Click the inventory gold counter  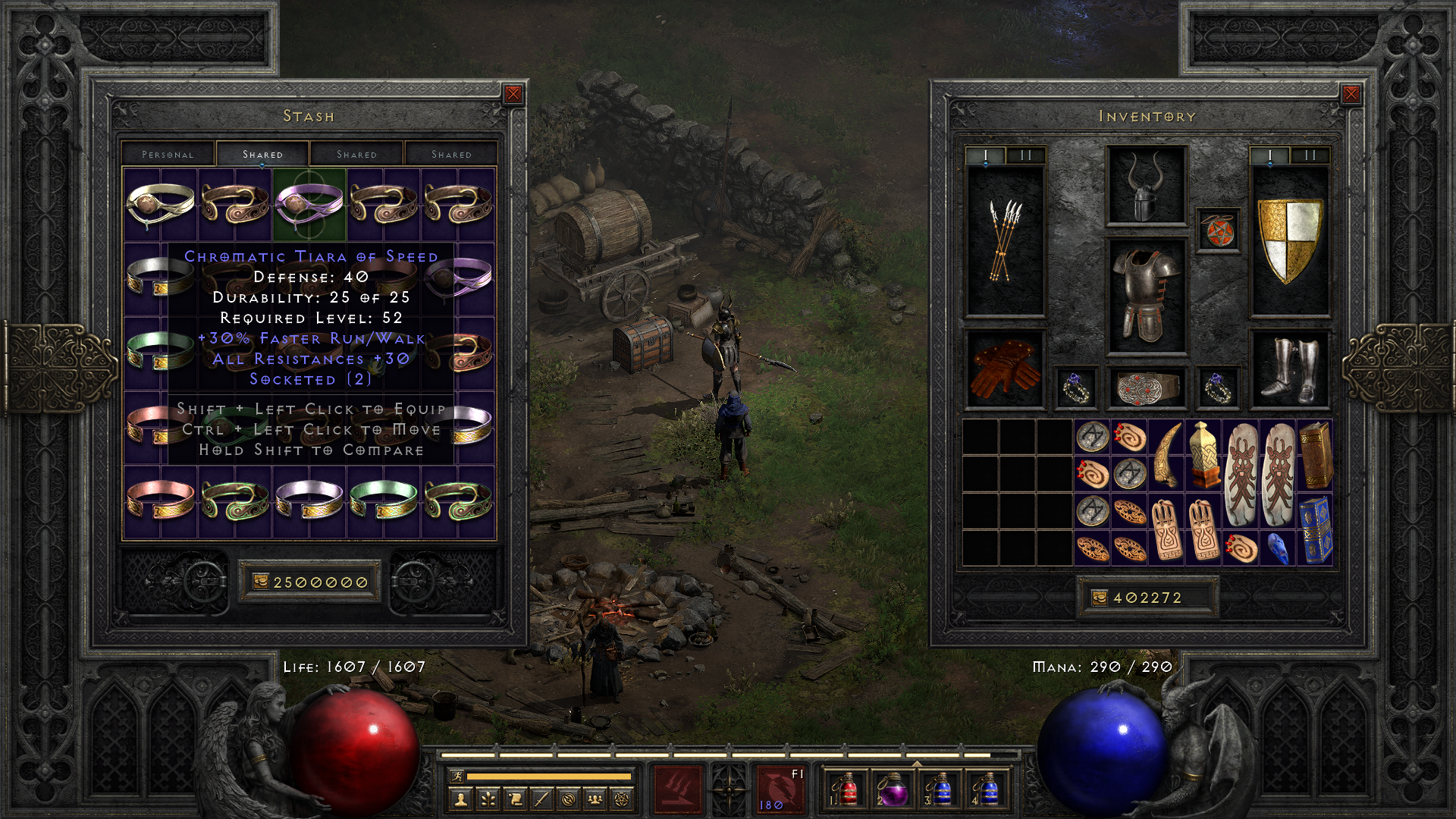coord(1147,598)
